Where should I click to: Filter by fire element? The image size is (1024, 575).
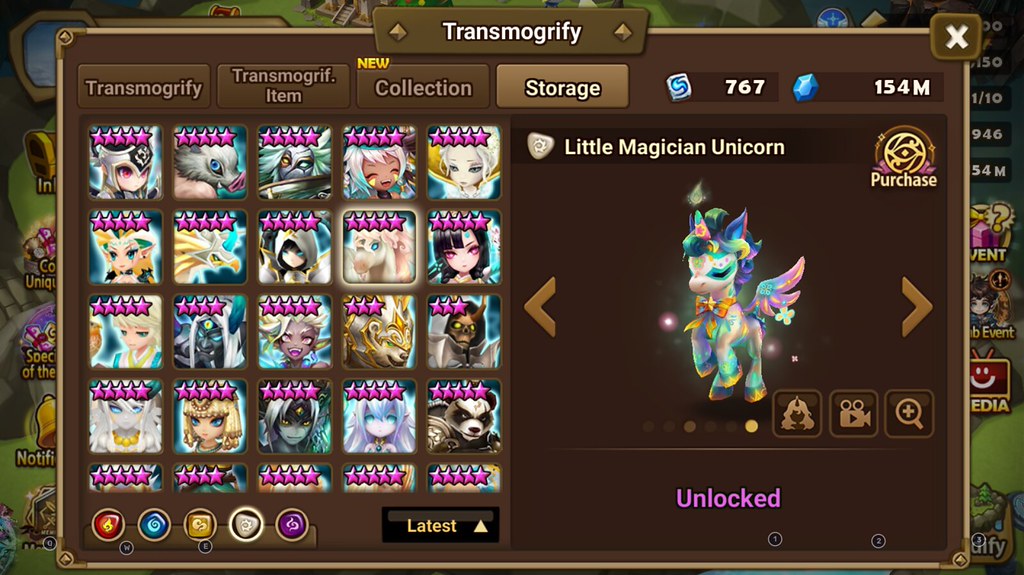click(108, 524)
